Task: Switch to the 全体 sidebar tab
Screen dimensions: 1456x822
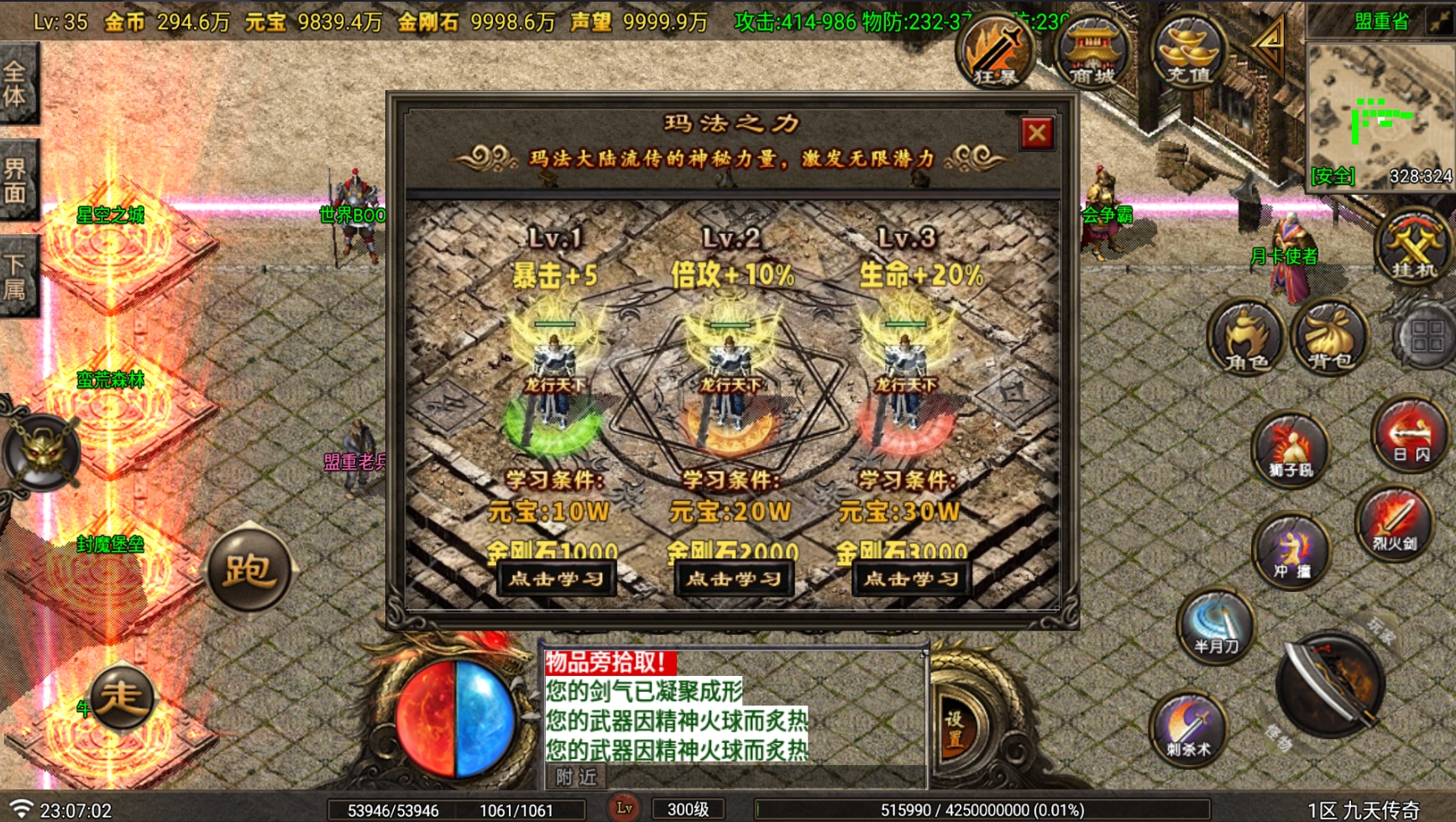Action: click(18, 88)
